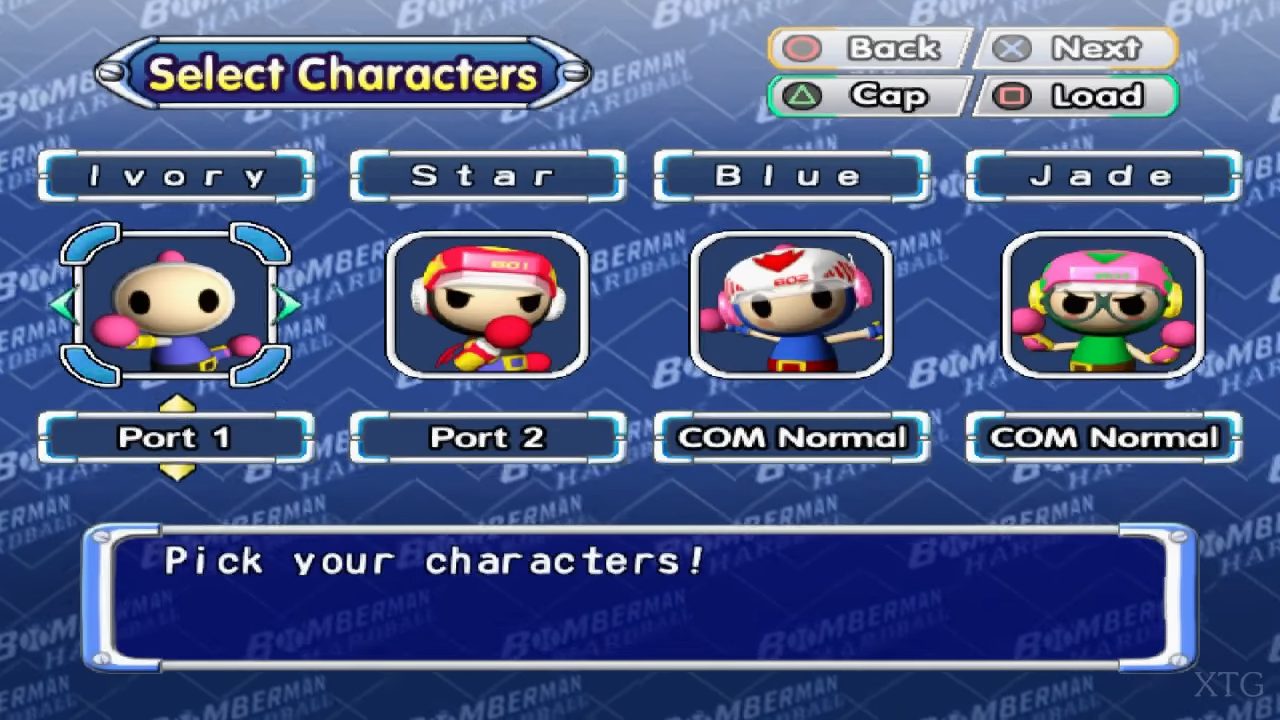This screenshot has width=1280, height=720.
Task: Select the Jade character portrait
Action: click(x=1103, y=304)
